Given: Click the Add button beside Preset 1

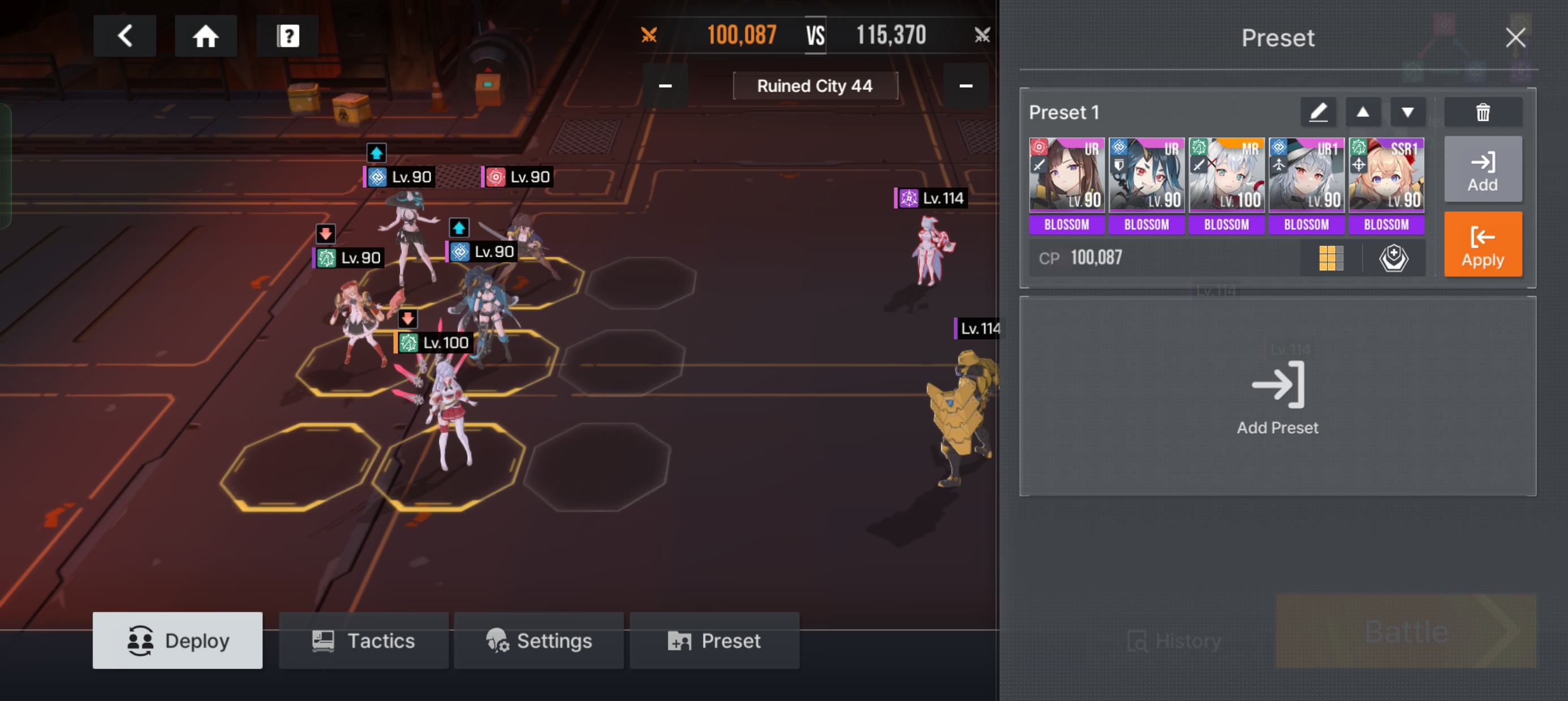Looking at the screenshot, I should (x=1482, y=170).
